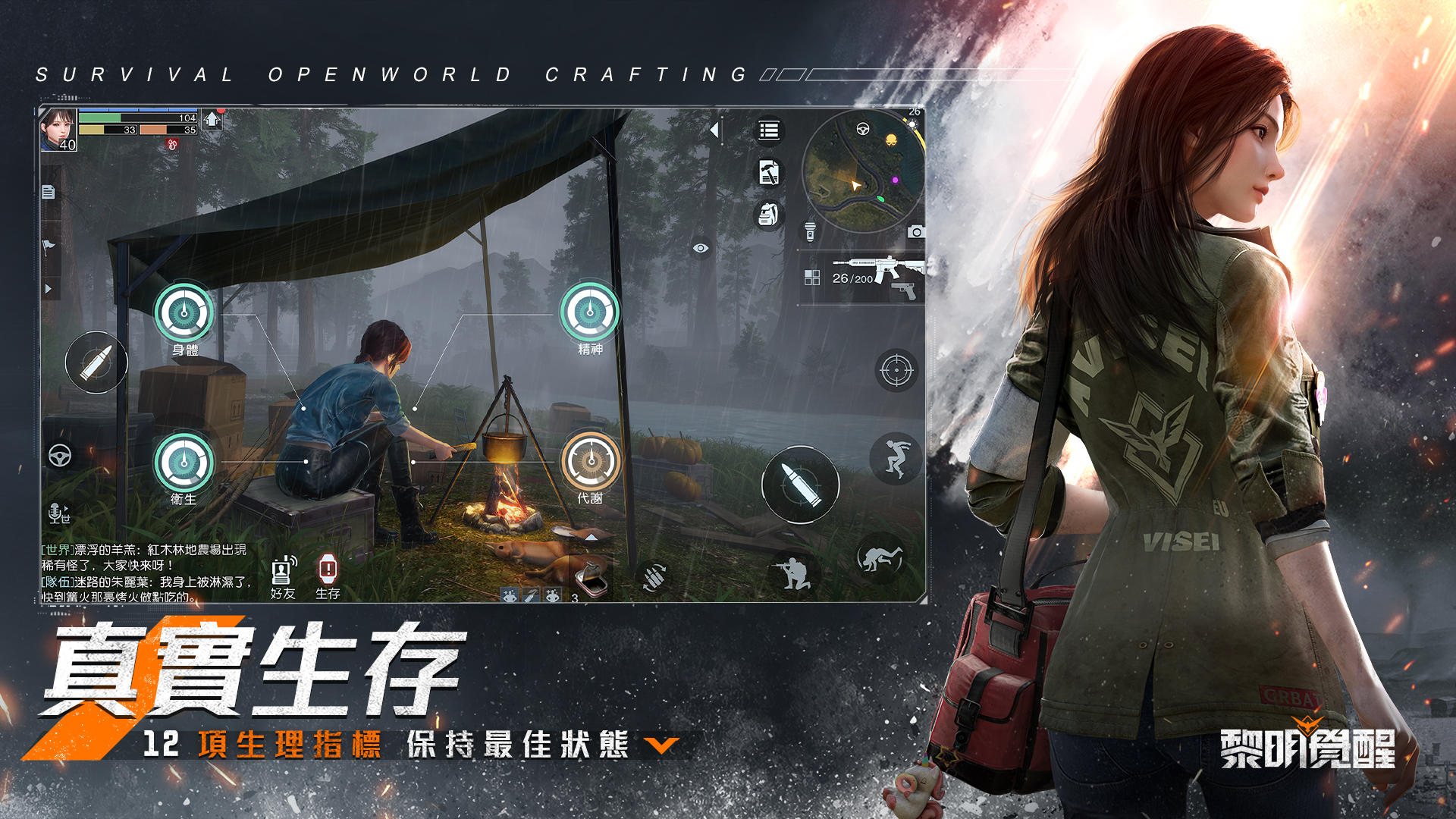Click the level-up arrow button with red dot
Image resolution: width=1456 pixels, height=819 pixels.
(212, 119)
